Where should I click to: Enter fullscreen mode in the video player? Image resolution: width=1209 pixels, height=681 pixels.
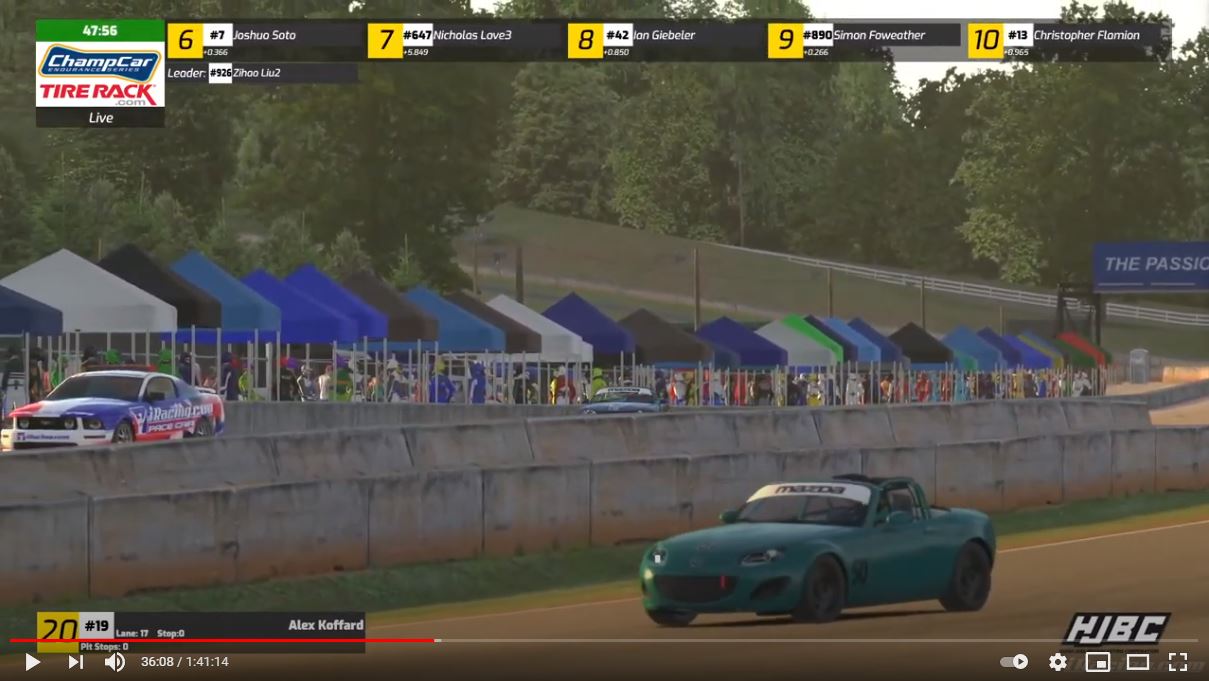click(x=1178, y=662)
